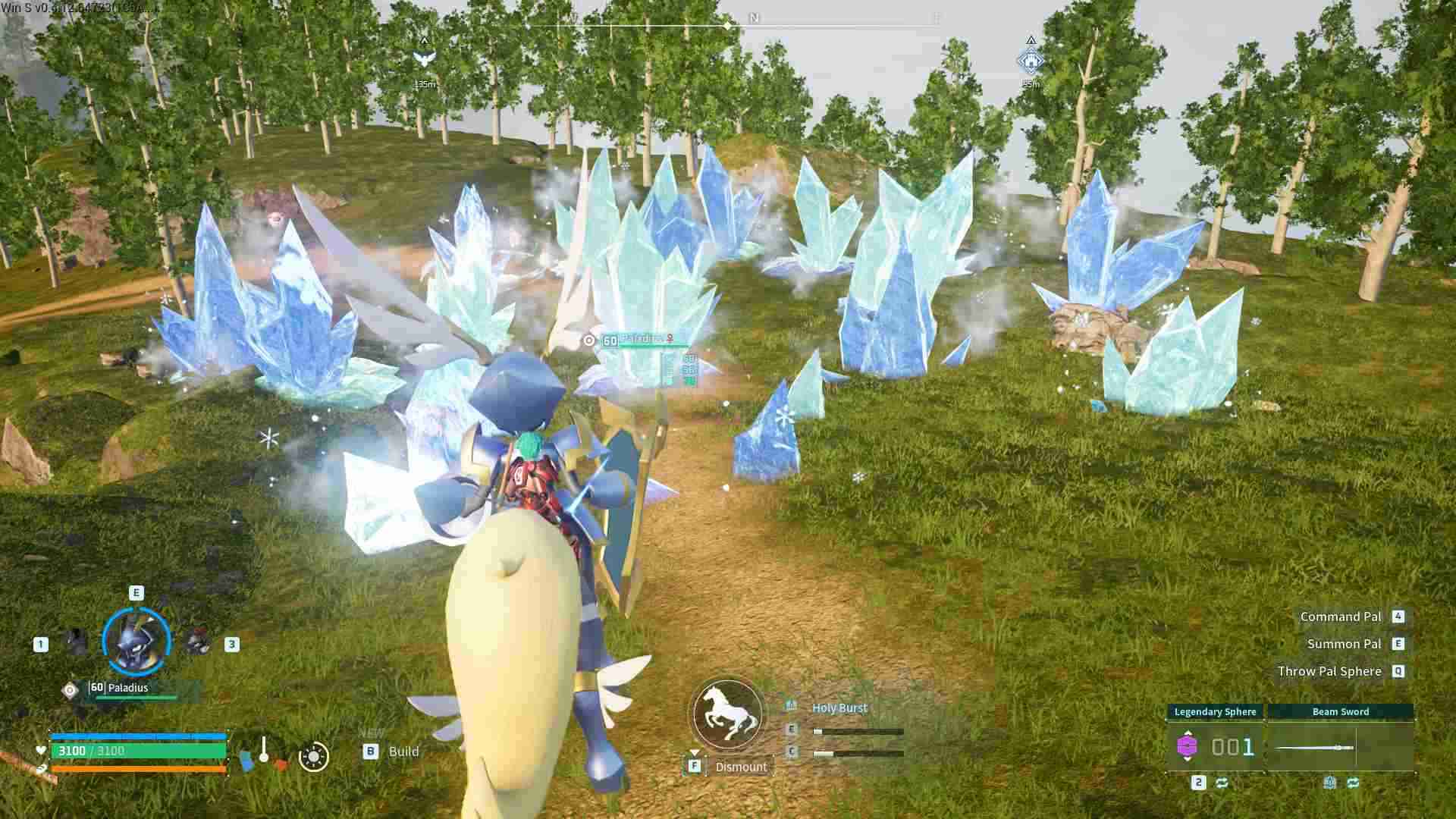Click the winged marker on the compass

pyautogui.click(x=424, y=58)
